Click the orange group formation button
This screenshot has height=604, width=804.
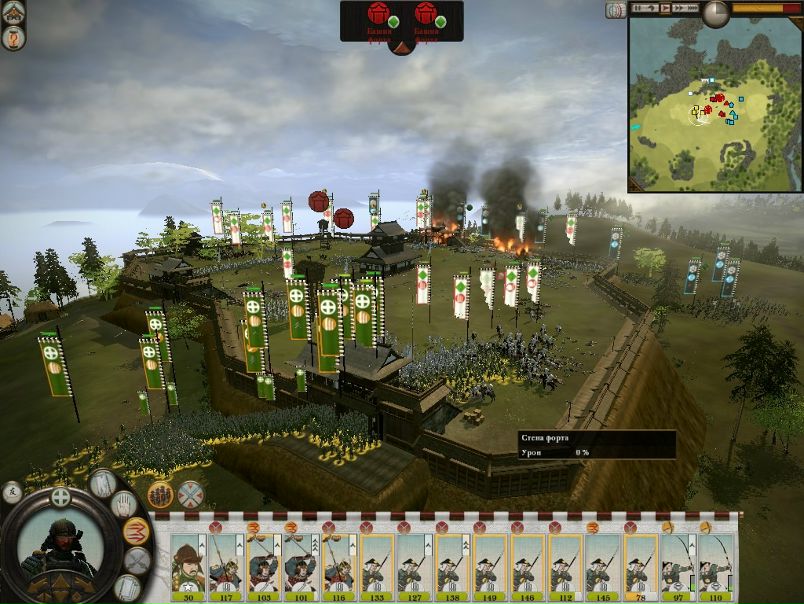point(160,494)
